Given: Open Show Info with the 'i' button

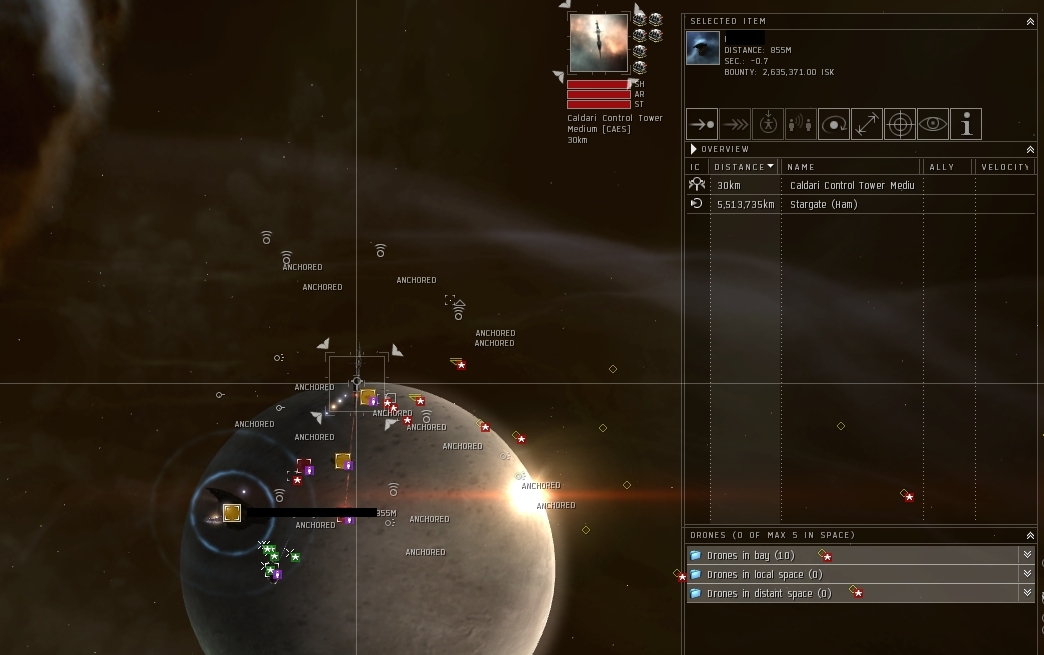Looking at the screenshot, I should coord(966,124).
